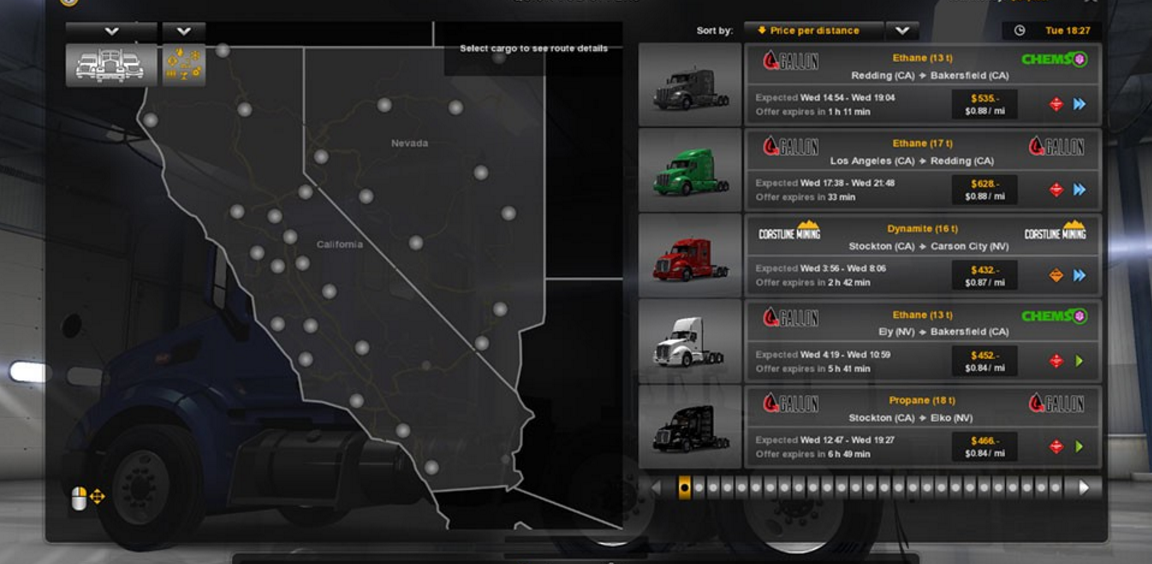Click the clock icon beside Tue 18:27
1152x564 pixels.
tap(1019, 31)
